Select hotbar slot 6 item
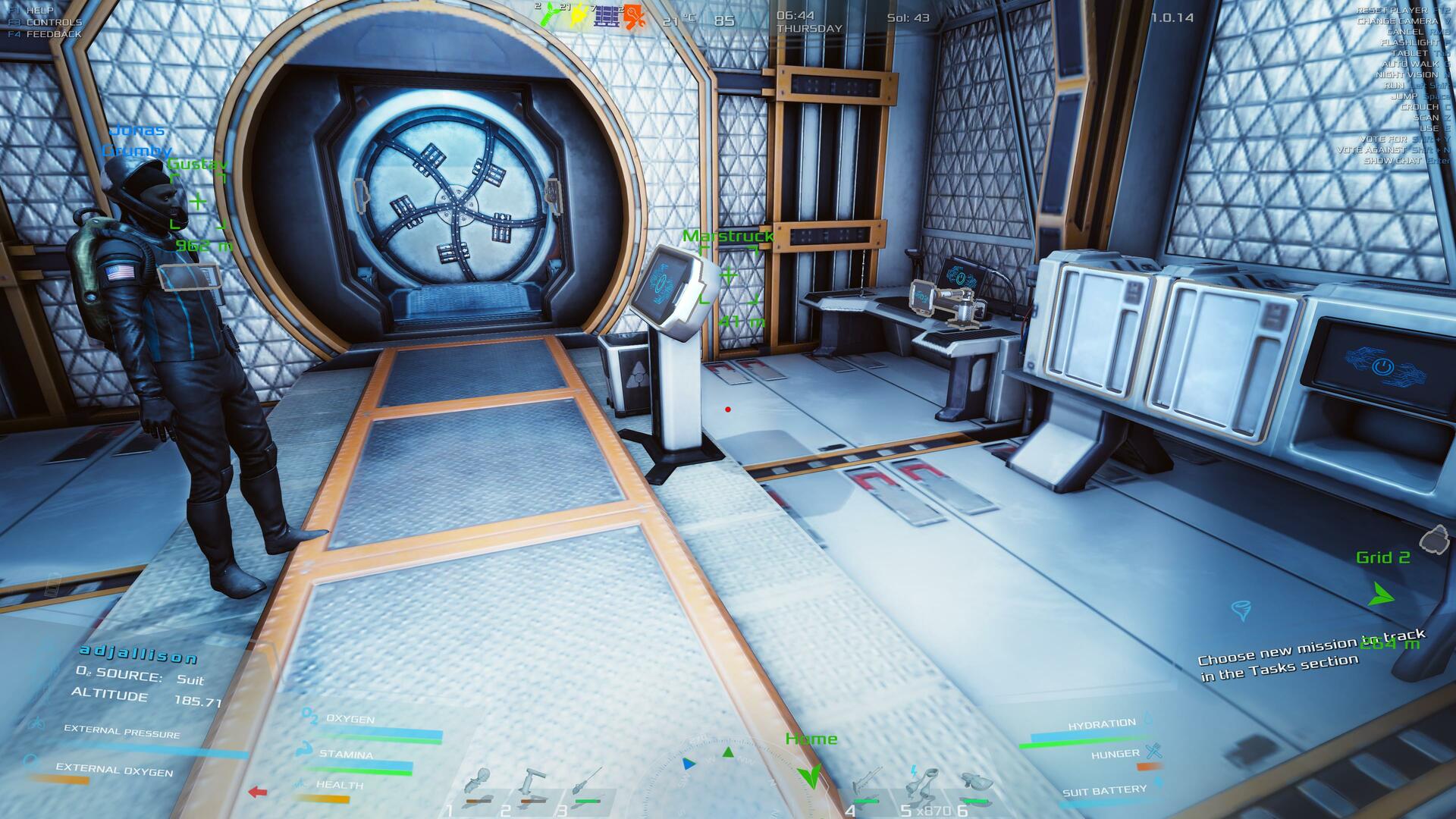 975,786
